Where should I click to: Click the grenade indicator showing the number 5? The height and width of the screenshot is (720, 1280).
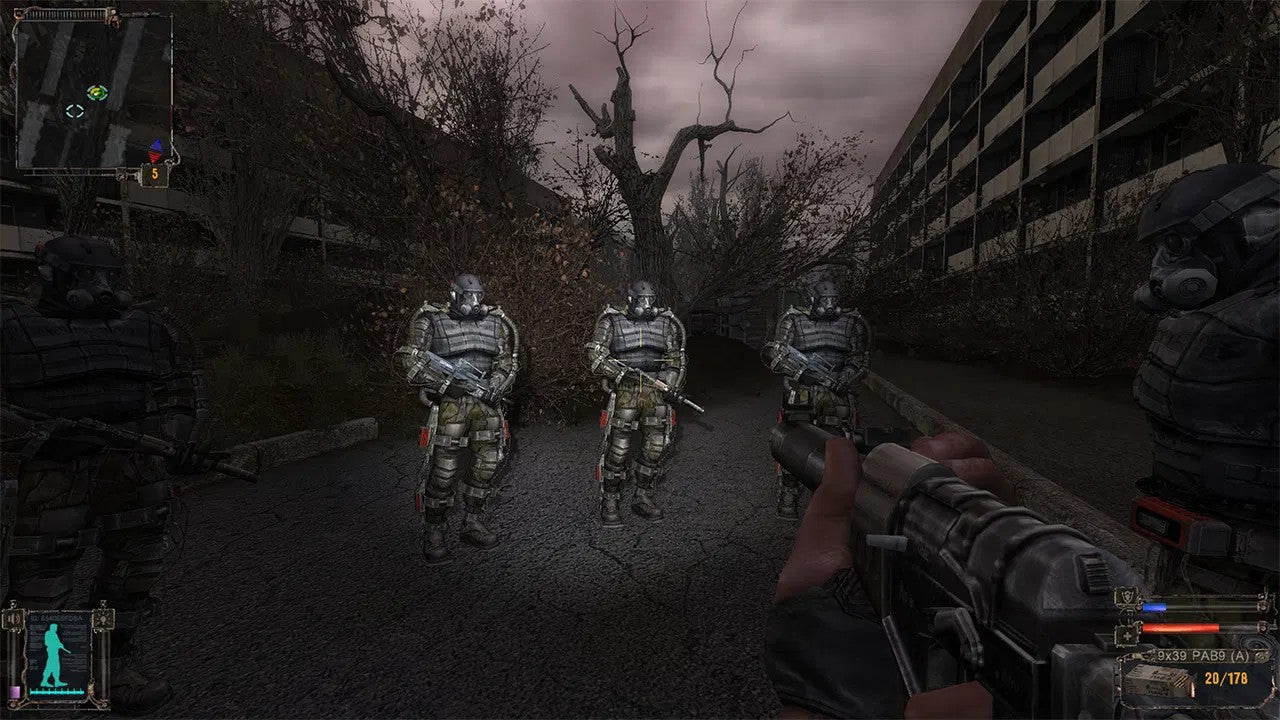(x=154, y=174)
